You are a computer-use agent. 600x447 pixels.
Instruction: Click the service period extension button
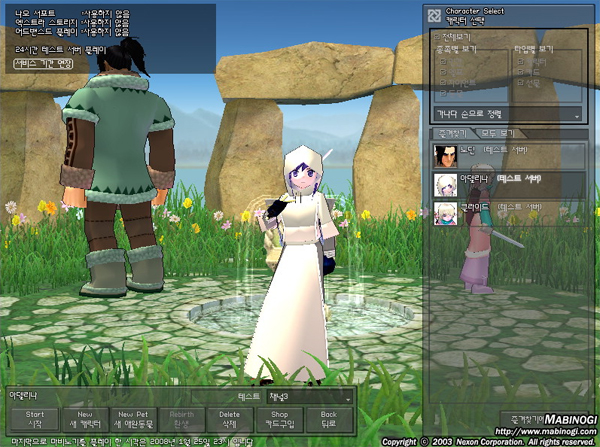[x=45, y=63]
